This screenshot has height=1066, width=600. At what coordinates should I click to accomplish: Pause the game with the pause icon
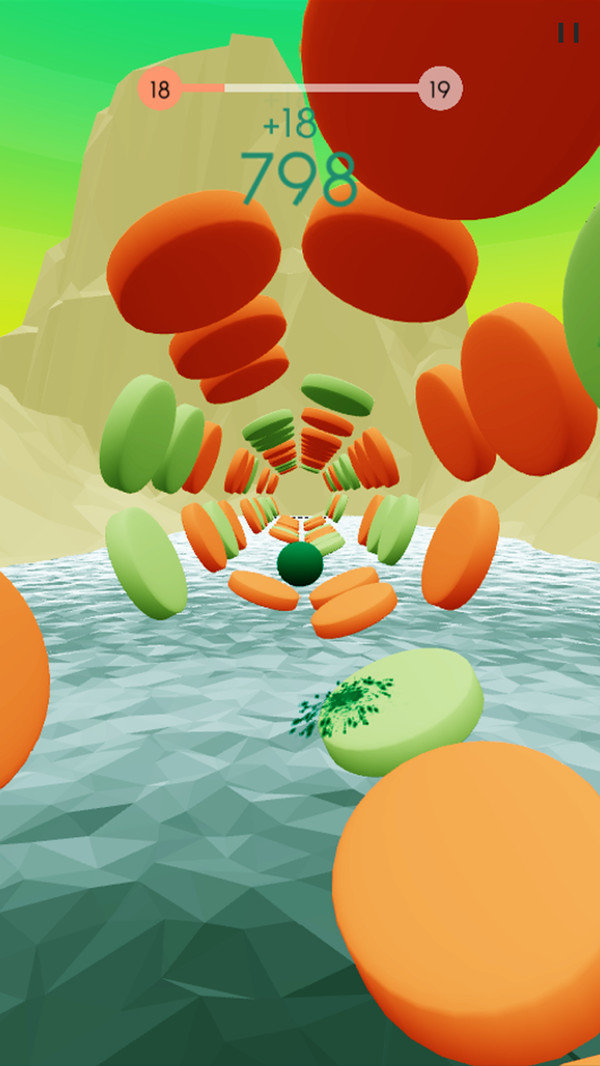(x=568, y=33)
